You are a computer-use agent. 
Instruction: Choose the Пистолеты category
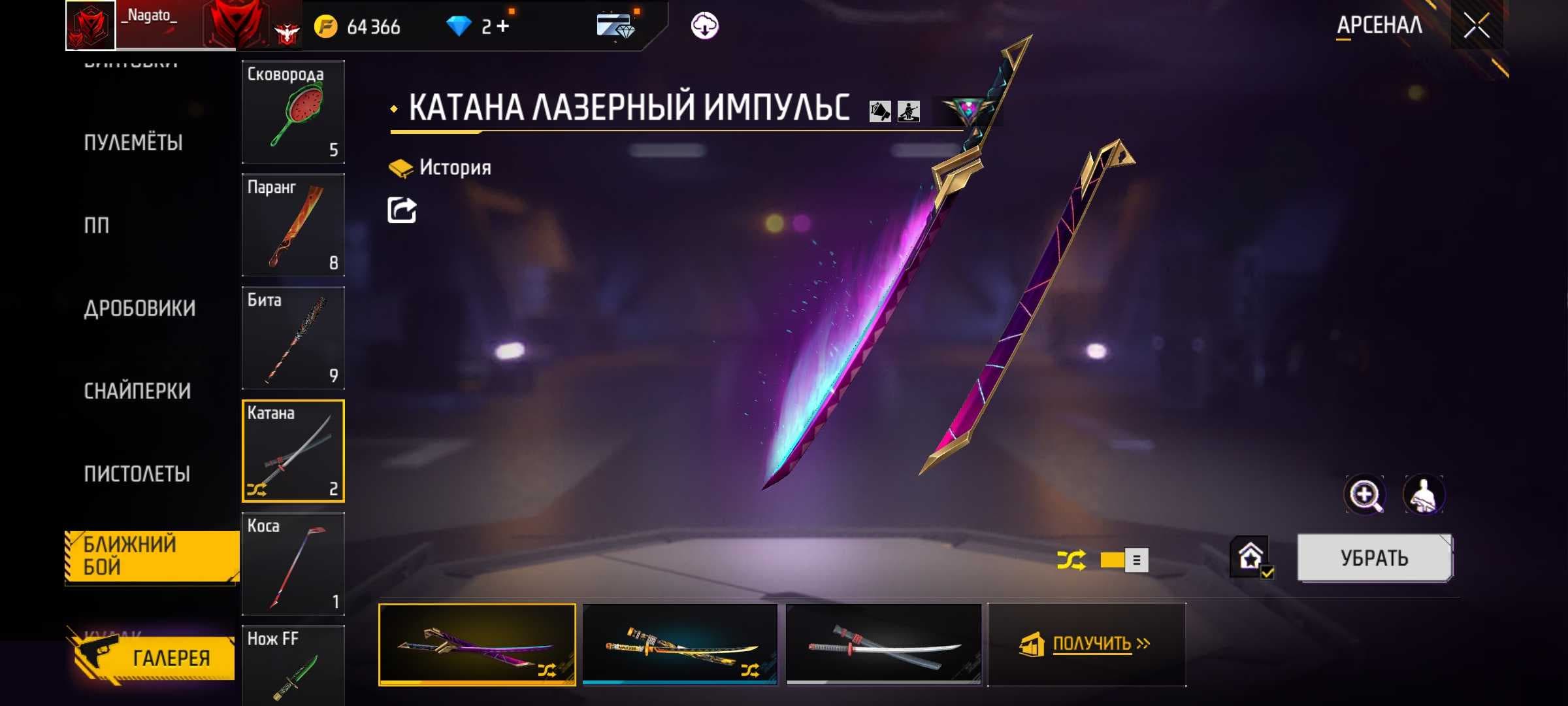[x=137, y=473]
